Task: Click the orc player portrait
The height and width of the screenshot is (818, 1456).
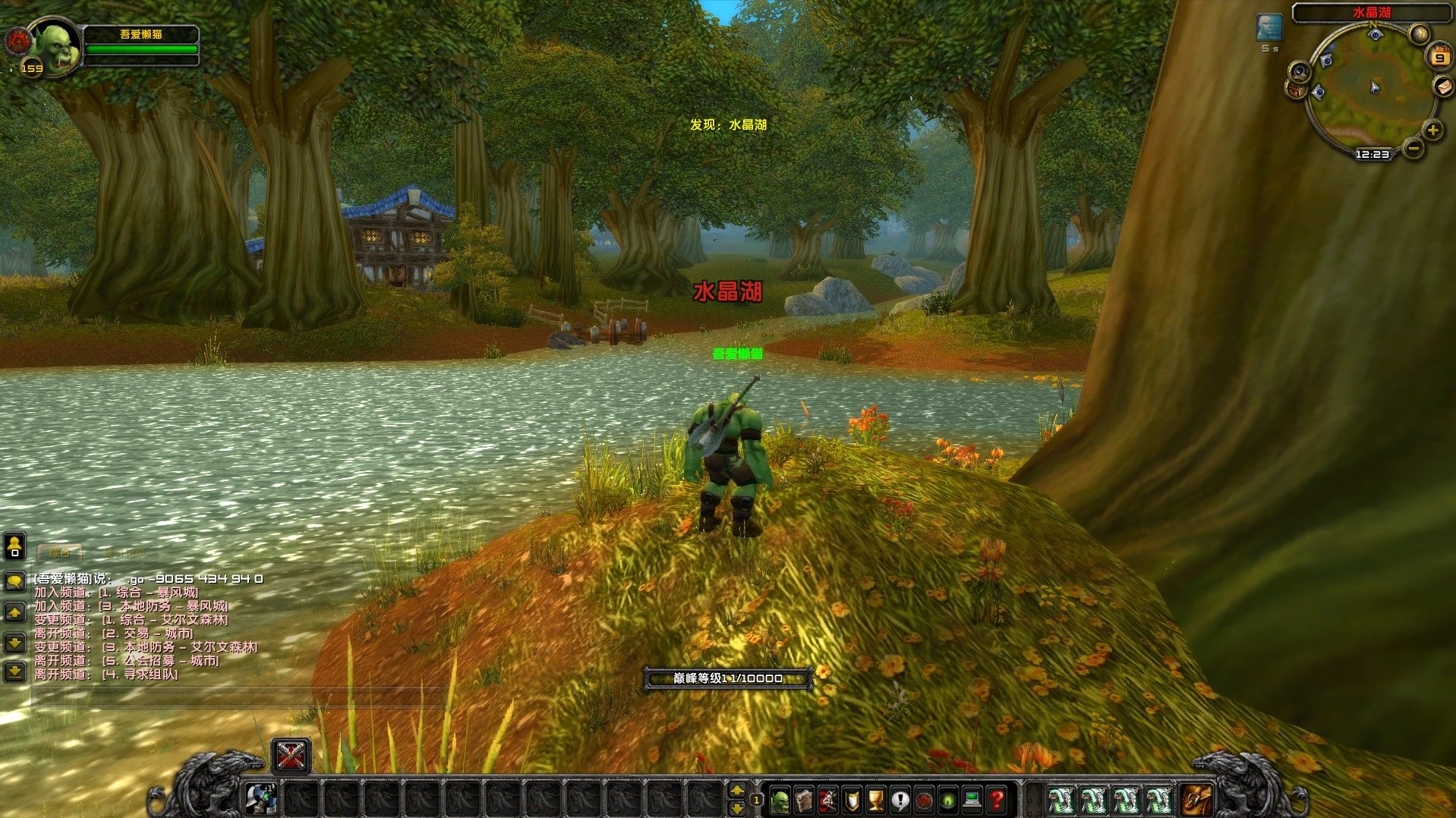Action: point(55,46)
